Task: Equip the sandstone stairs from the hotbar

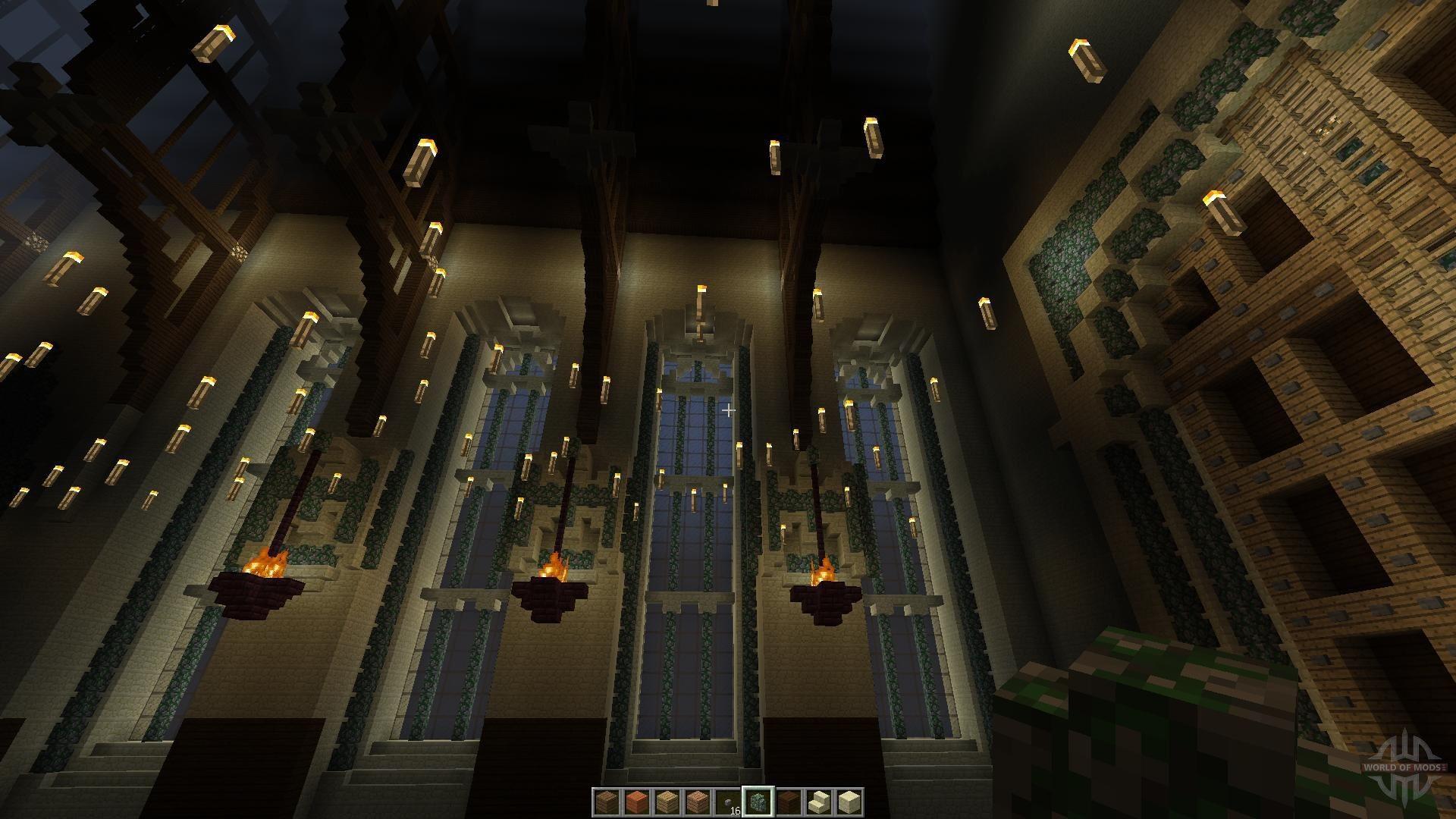Action: click(817, 802)
